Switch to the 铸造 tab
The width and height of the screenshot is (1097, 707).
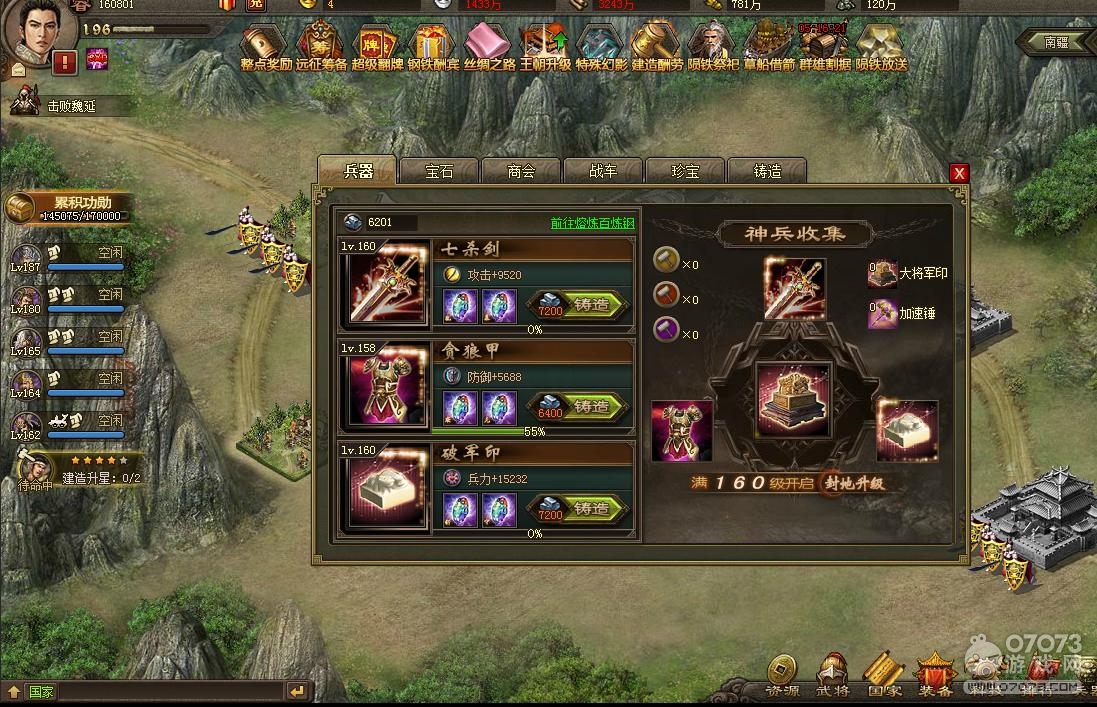click(x=767, y=171)
